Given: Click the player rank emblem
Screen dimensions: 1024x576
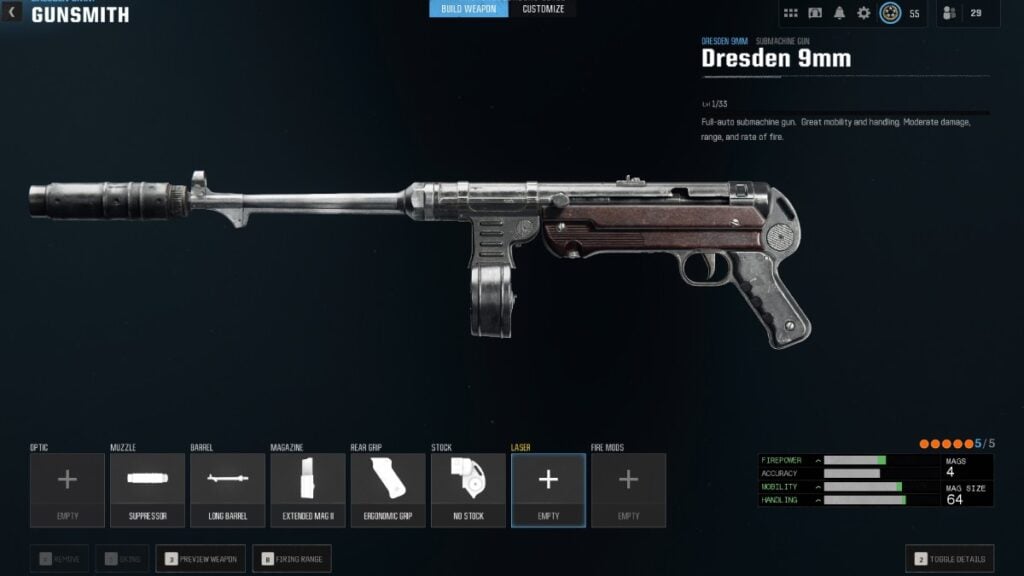Looking at the screenshot, I should pyautogui.click(x=890, y=13).
